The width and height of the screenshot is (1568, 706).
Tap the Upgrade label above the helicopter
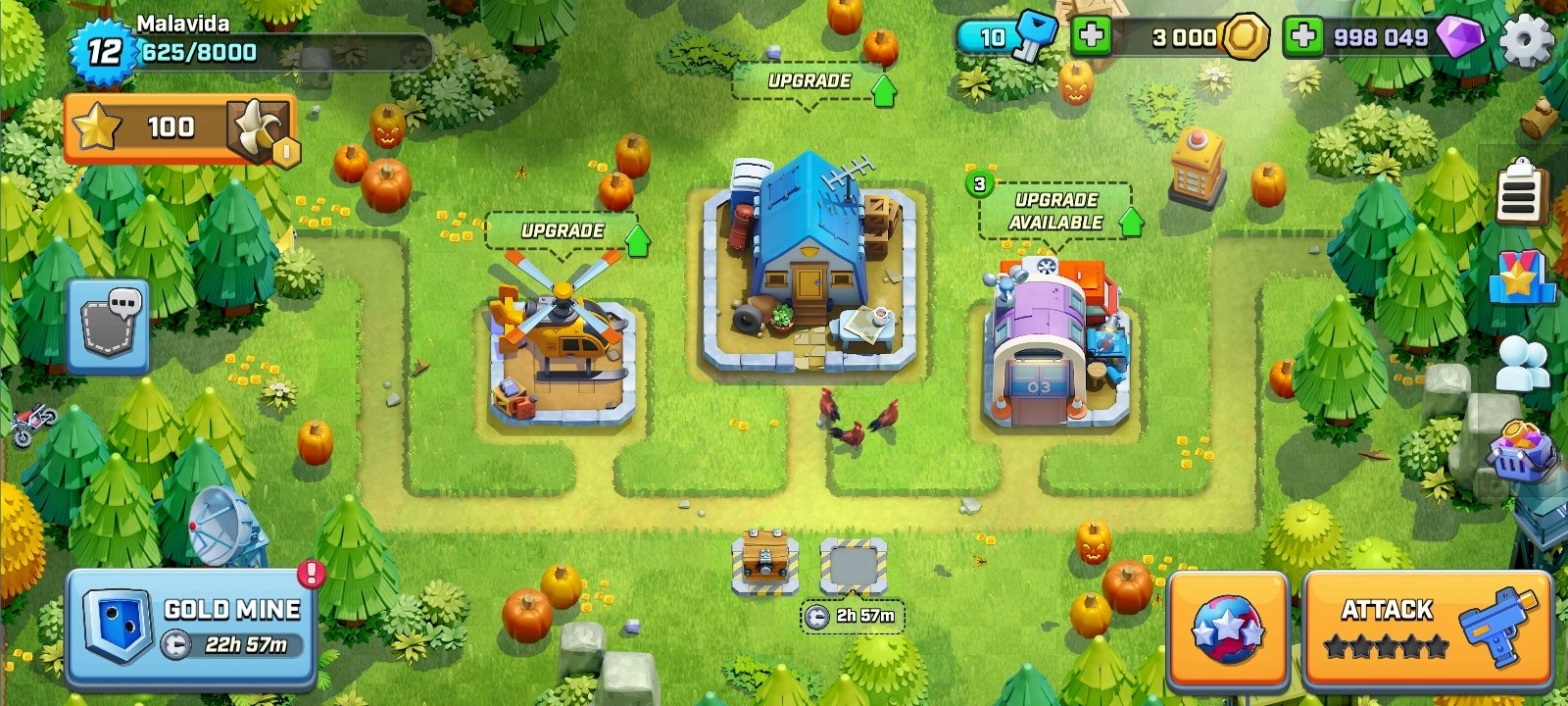point(563,231)
